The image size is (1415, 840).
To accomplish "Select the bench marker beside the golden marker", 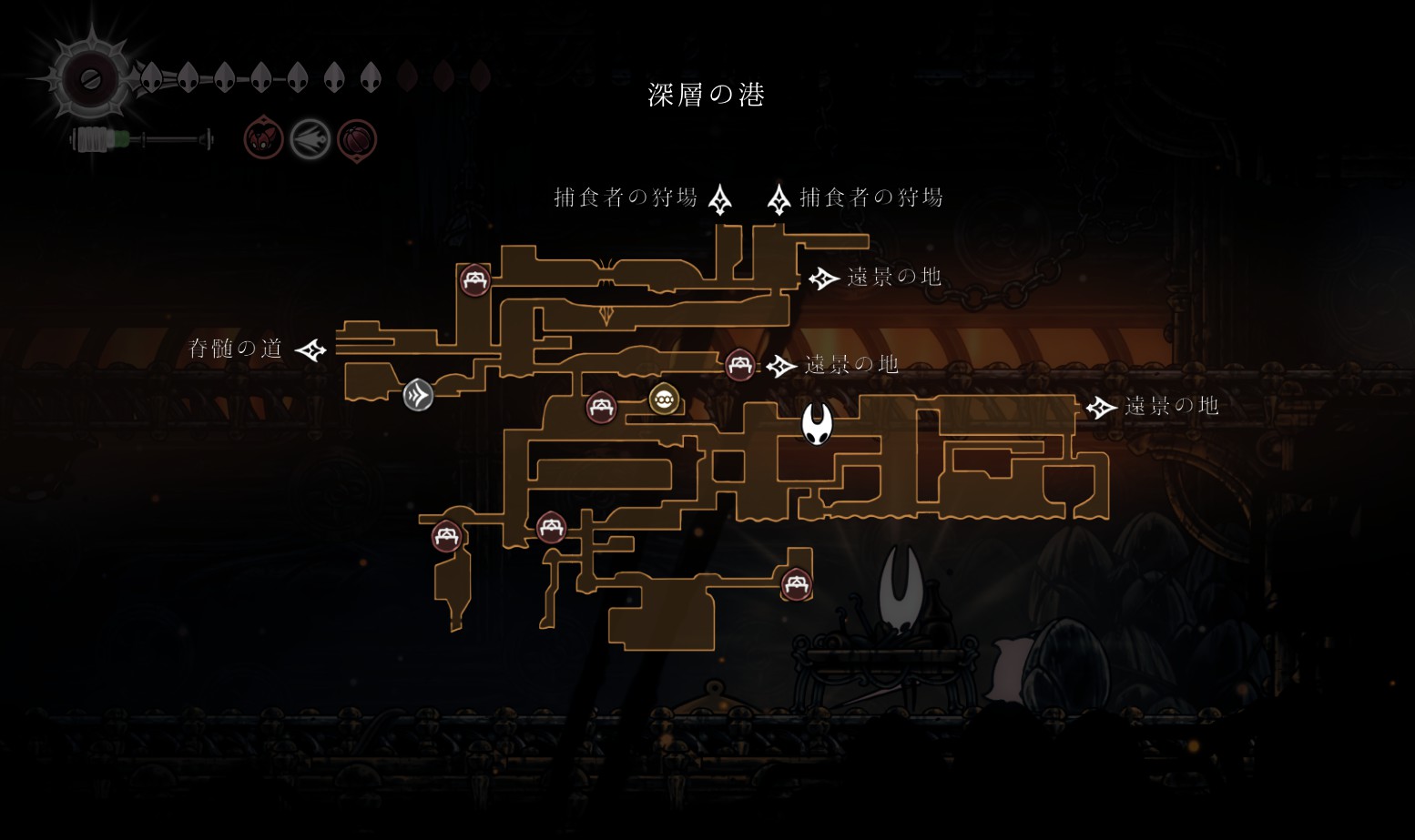I will point(601,407).
